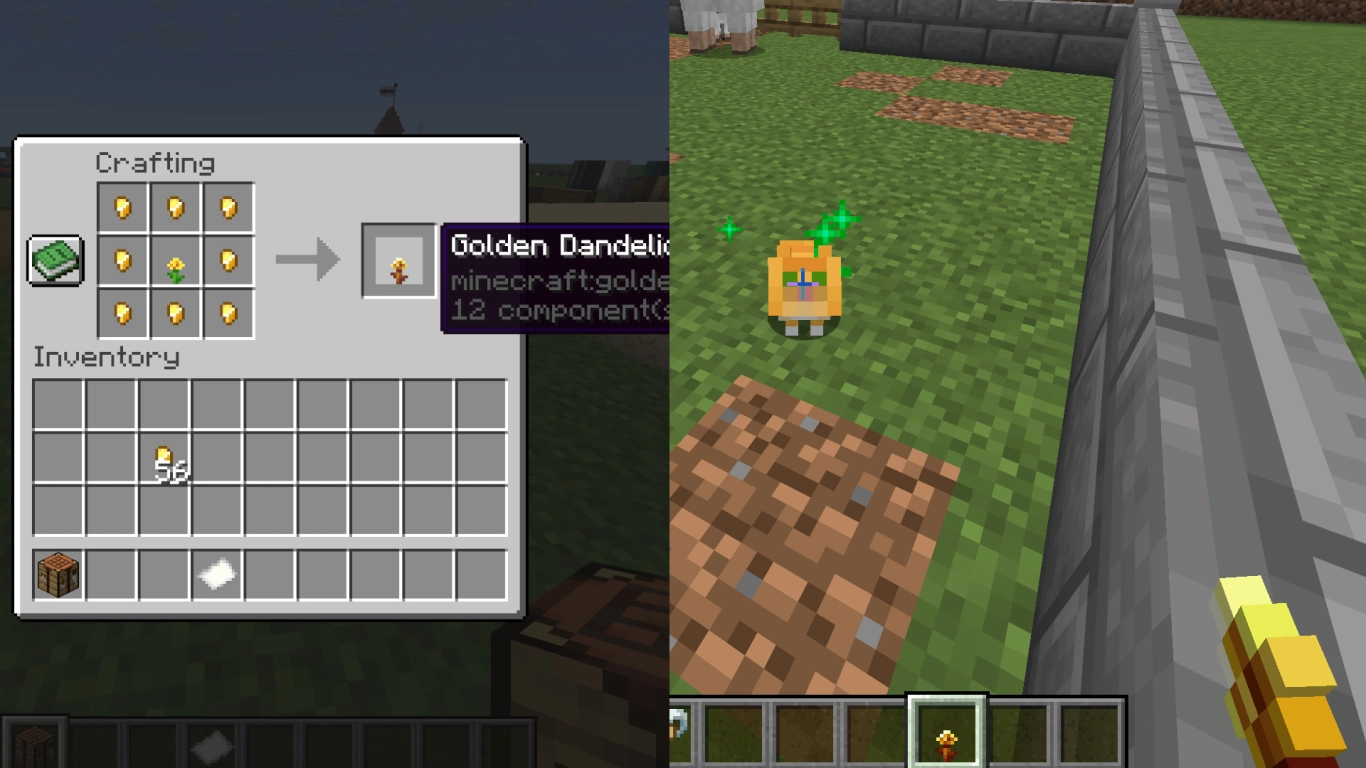The width and height of the screenshot is (1366, 768).
Task: Select the Golden Dandelion in the output slot
Action: click(x=398, y=260)
